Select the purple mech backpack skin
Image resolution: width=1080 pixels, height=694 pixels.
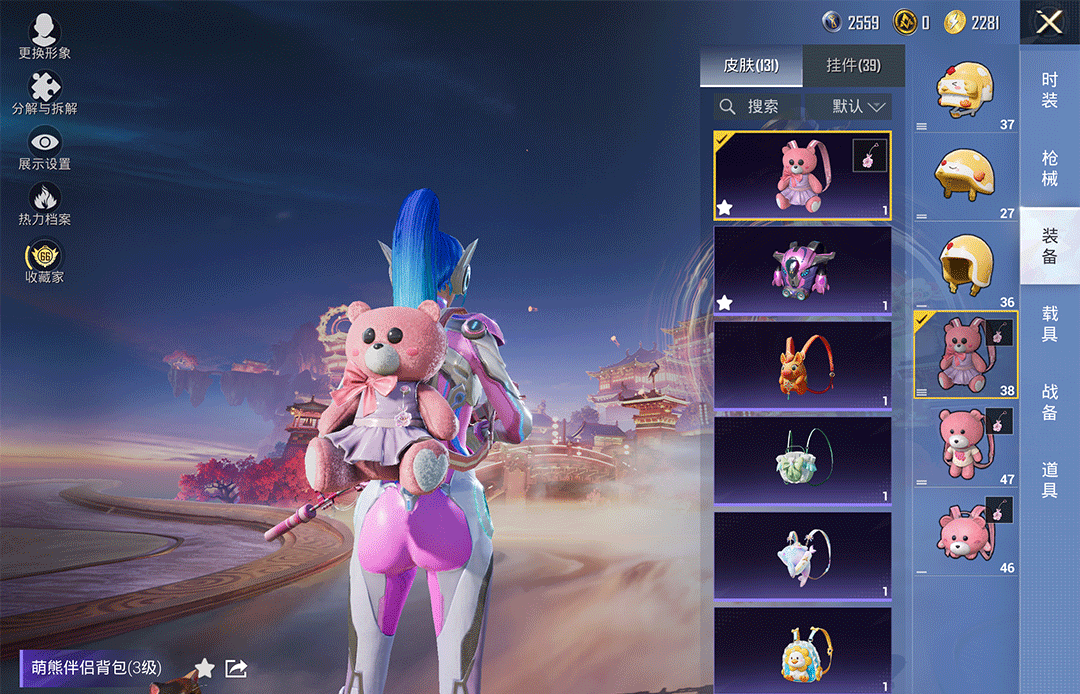click(802, 270)
